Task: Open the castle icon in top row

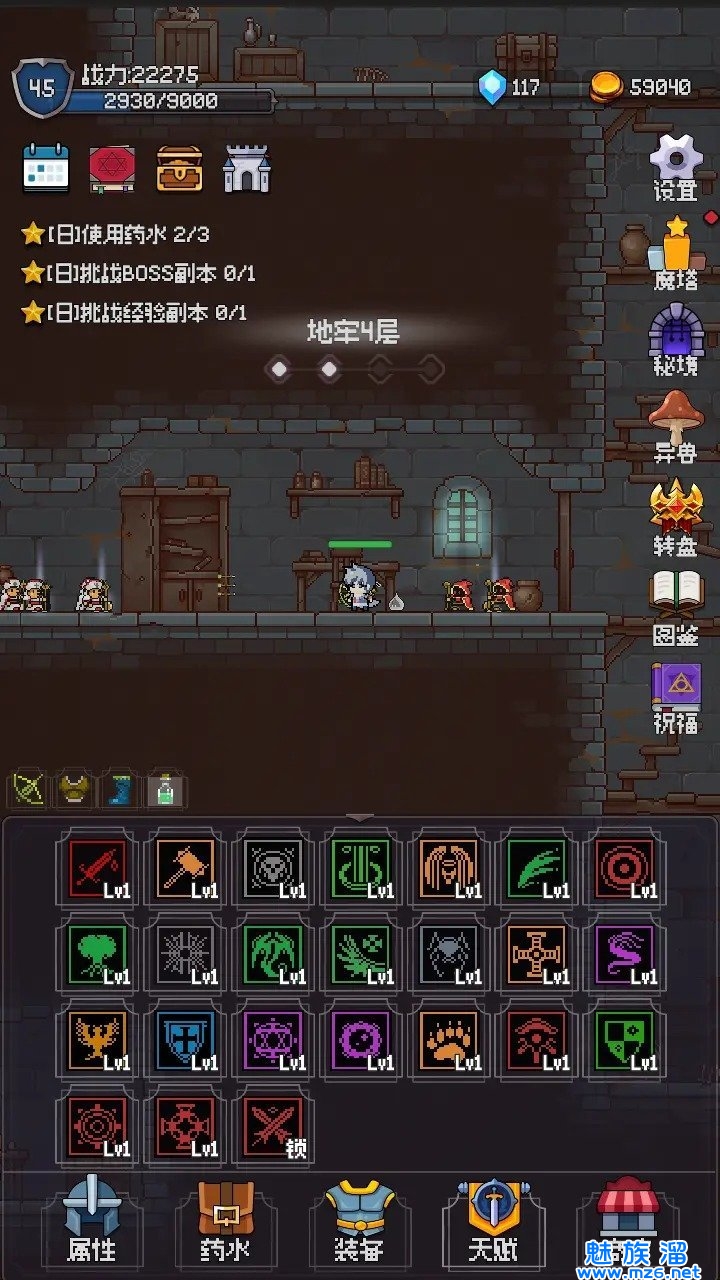Action: click(246, 169)
